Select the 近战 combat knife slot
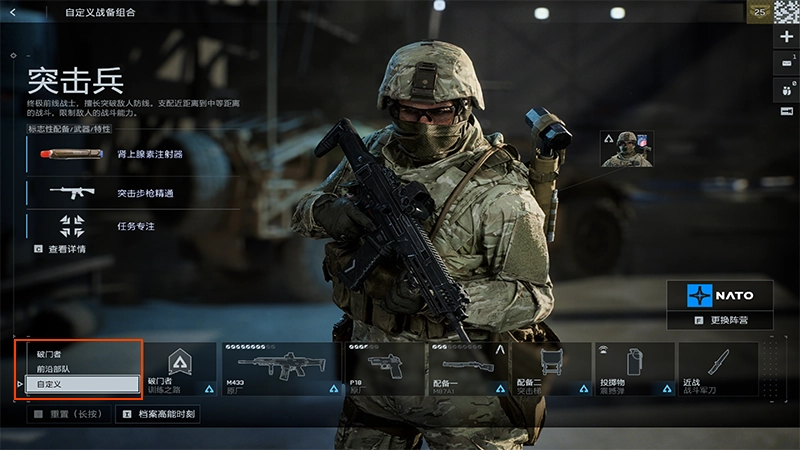 tap(717, 368)
